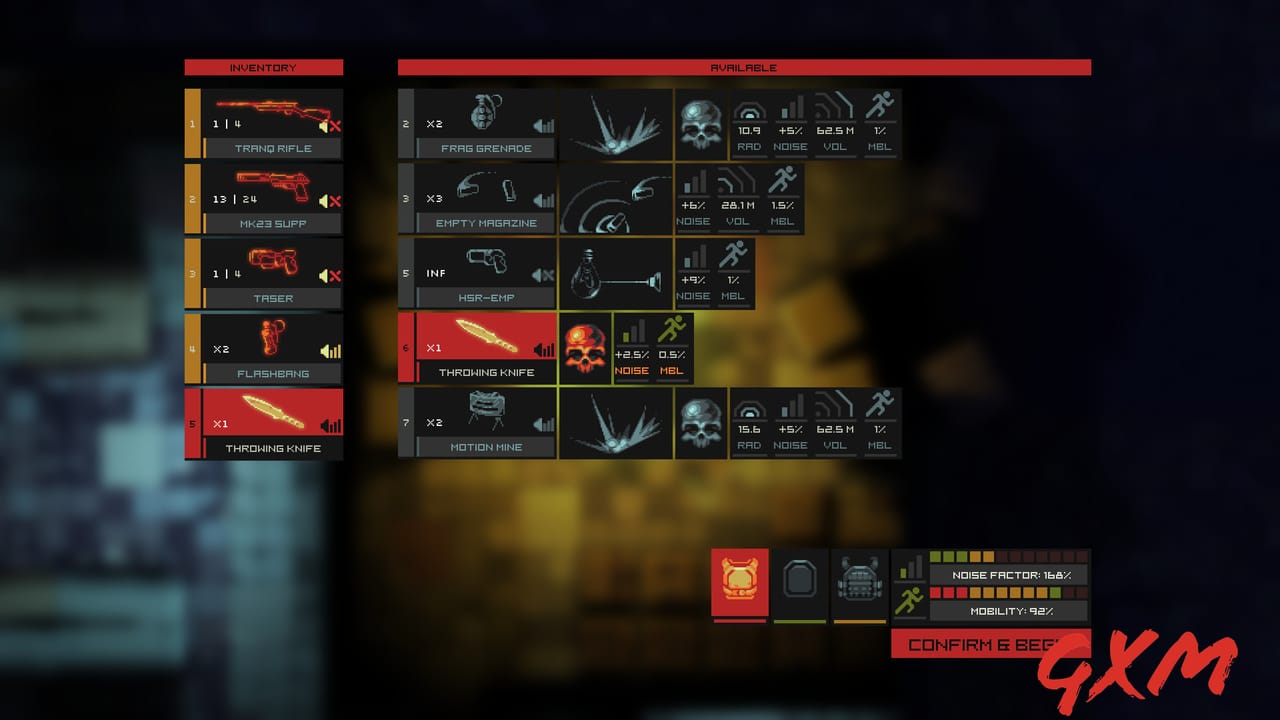Click the skull lethality icon beside Frag Grenade
1280x720 pixels.
click(700, 122)
